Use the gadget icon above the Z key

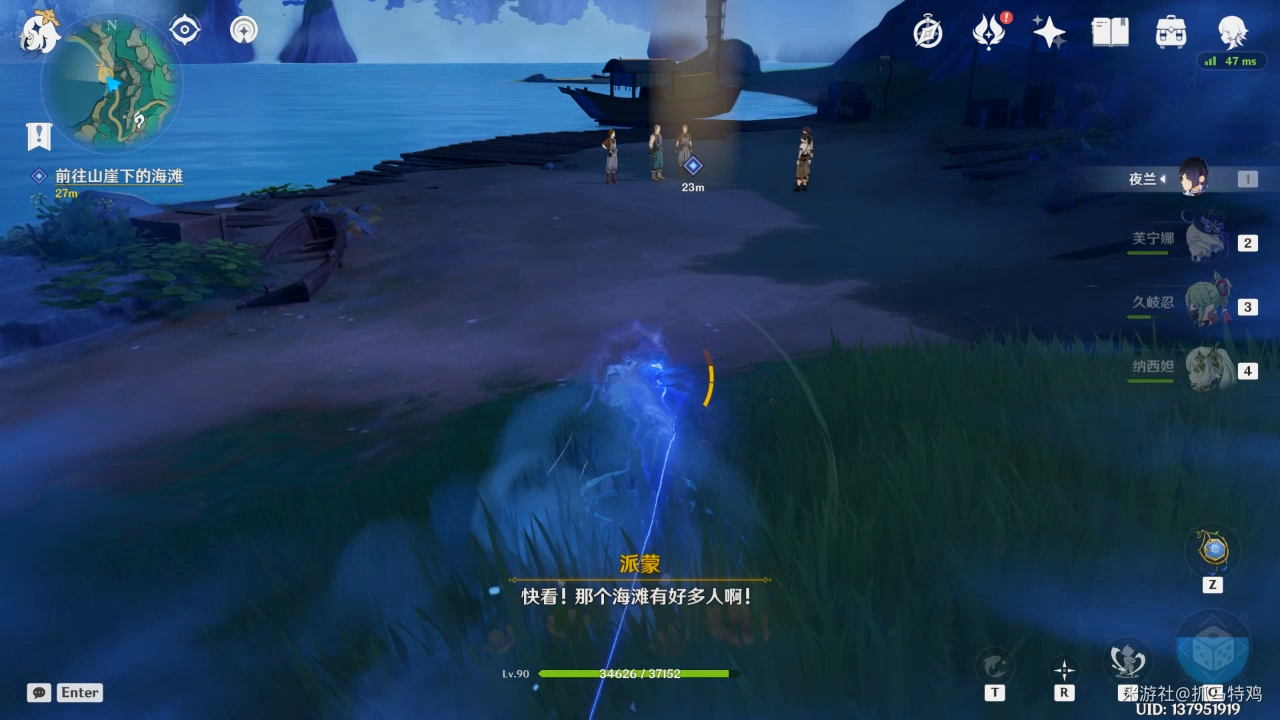click(1213, 548)
